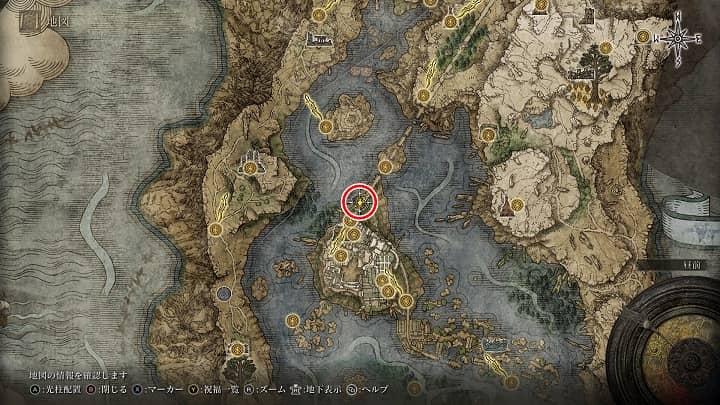Click the reddish marker on the eastern peninsula
The height and width of the screenshot is (405, 720).
point(506,208)
